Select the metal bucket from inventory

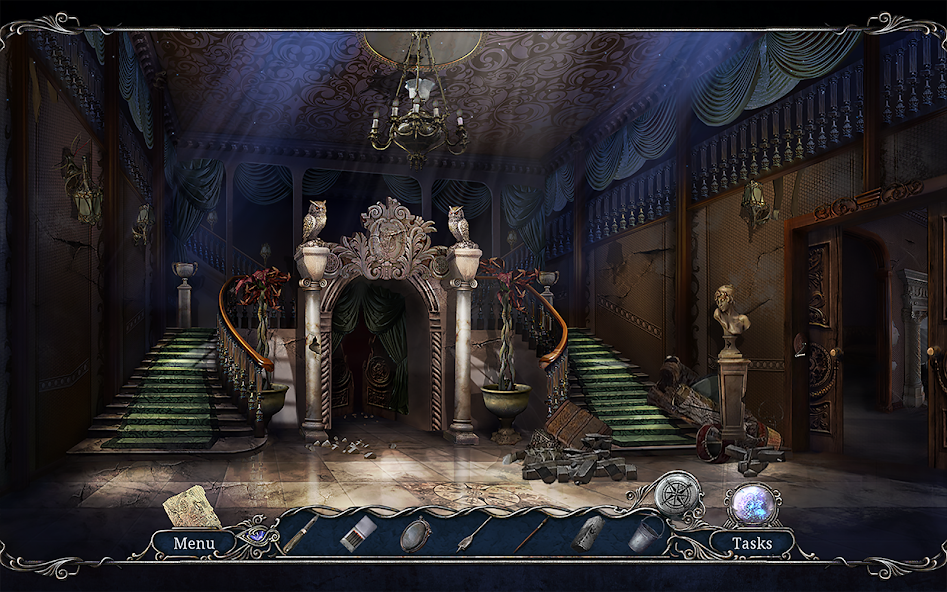(646, 533)
